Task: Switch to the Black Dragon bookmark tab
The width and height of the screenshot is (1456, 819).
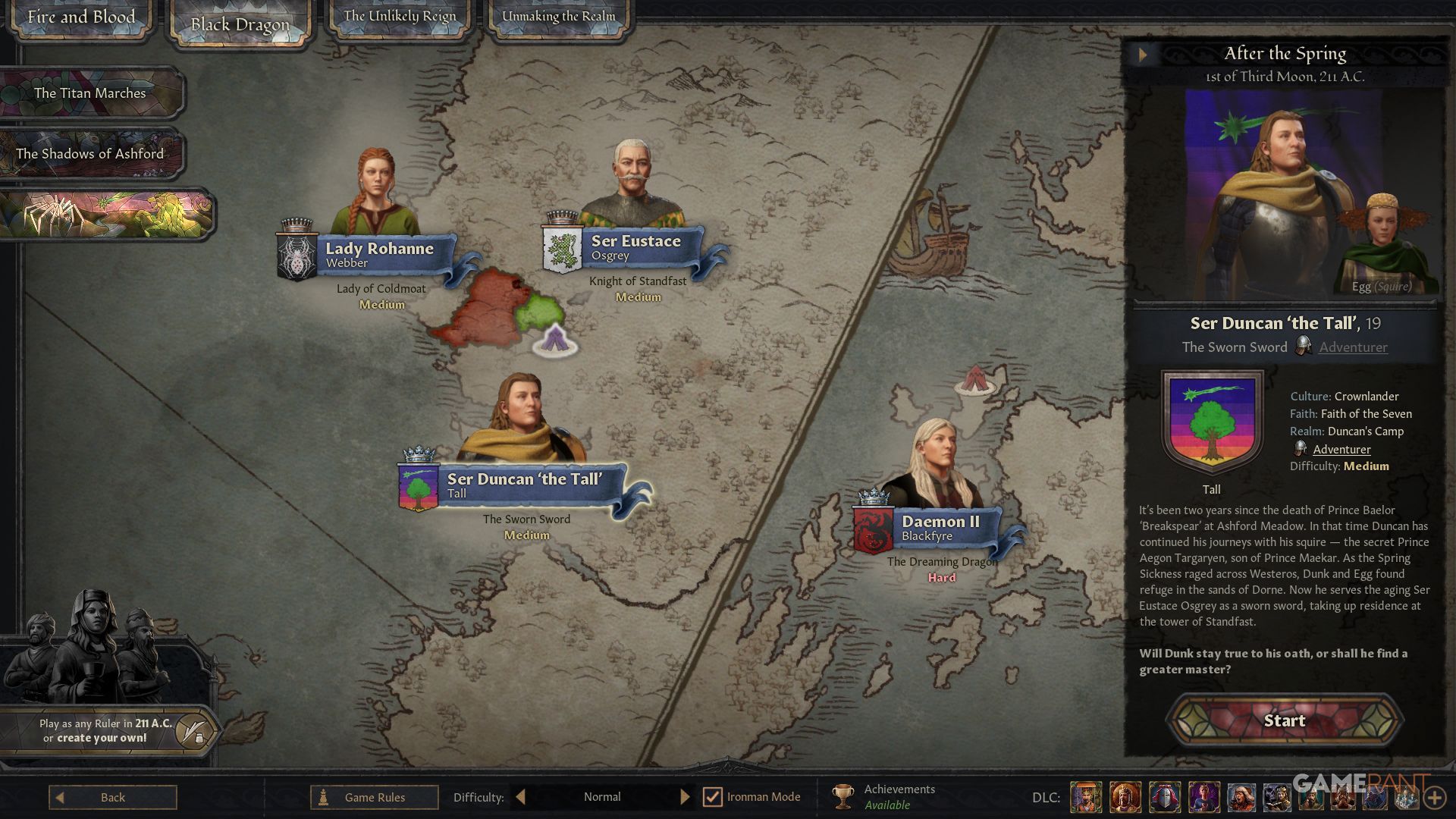Action: point(240,26)
